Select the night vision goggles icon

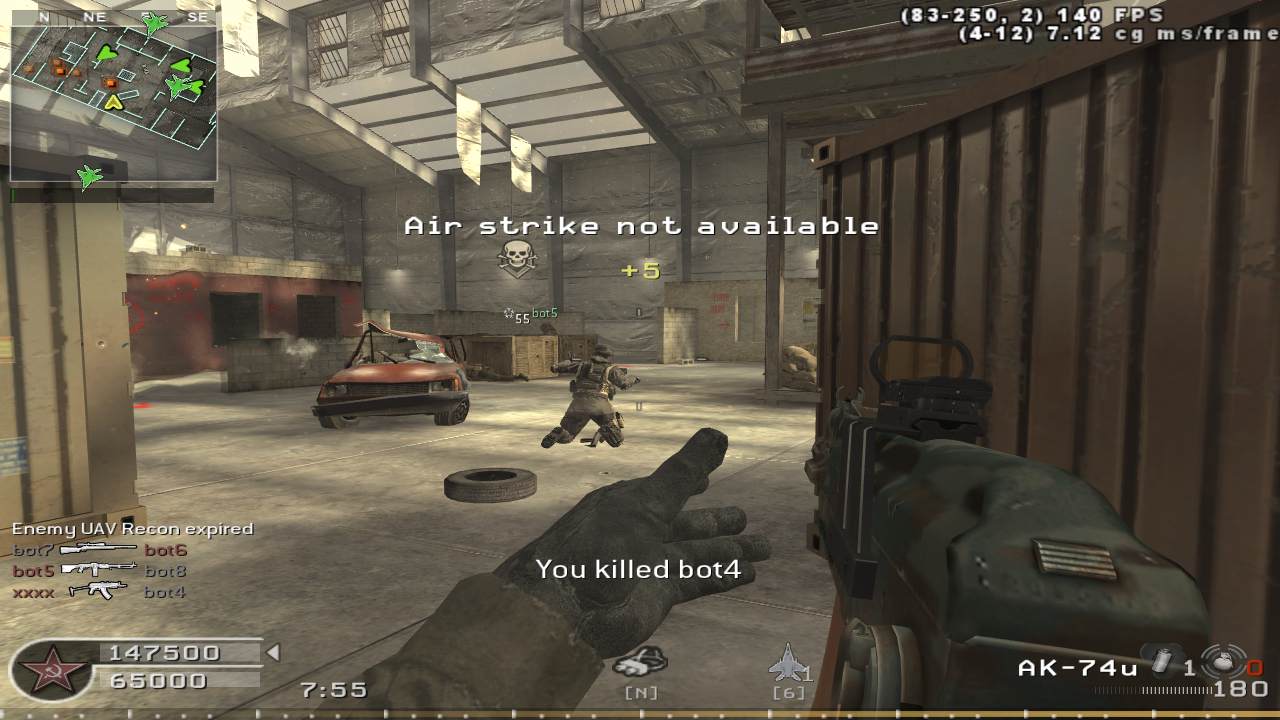[x=640, y=661]
